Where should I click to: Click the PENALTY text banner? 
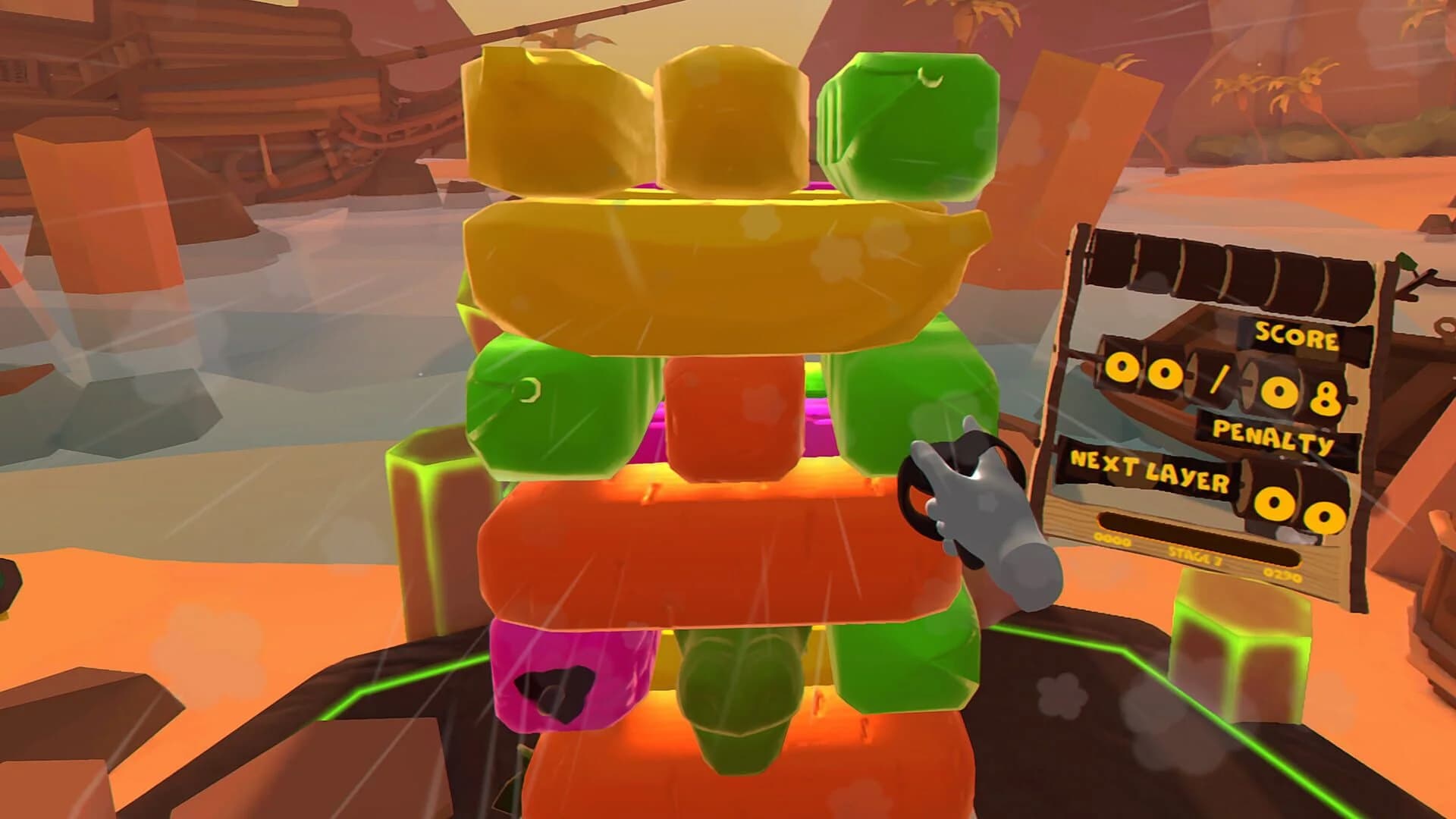1272,433
